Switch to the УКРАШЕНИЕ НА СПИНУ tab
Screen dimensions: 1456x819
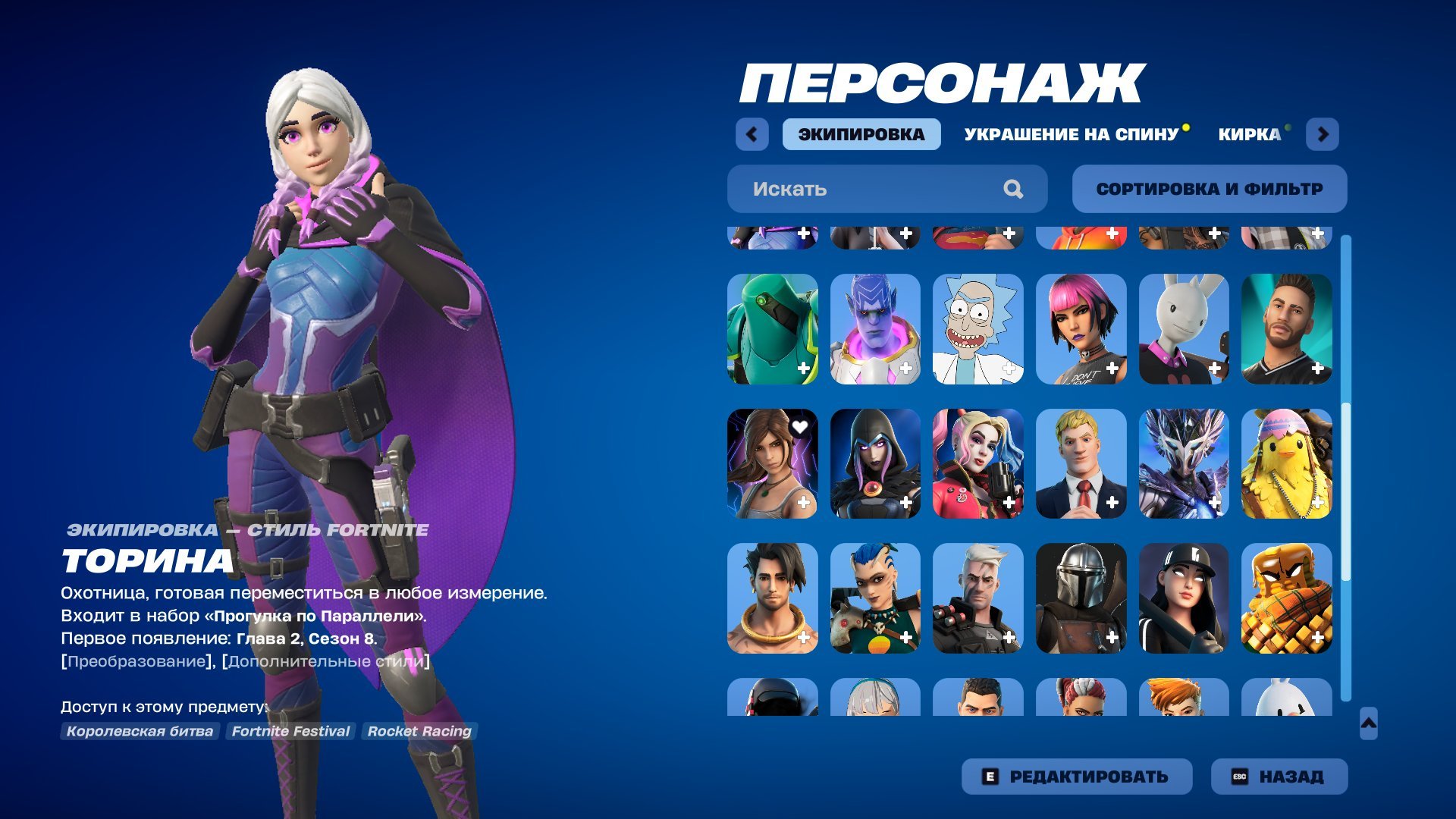(1069, 134)
